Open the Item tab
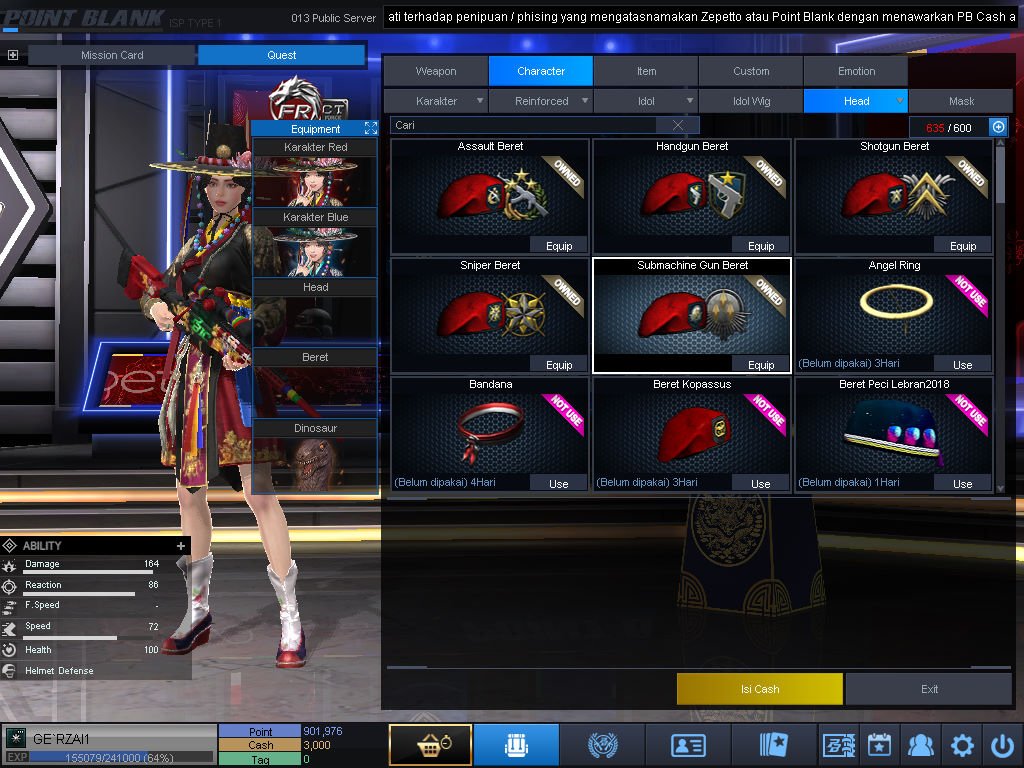This screenshot has width=1024, height=768. click(647, 71)
